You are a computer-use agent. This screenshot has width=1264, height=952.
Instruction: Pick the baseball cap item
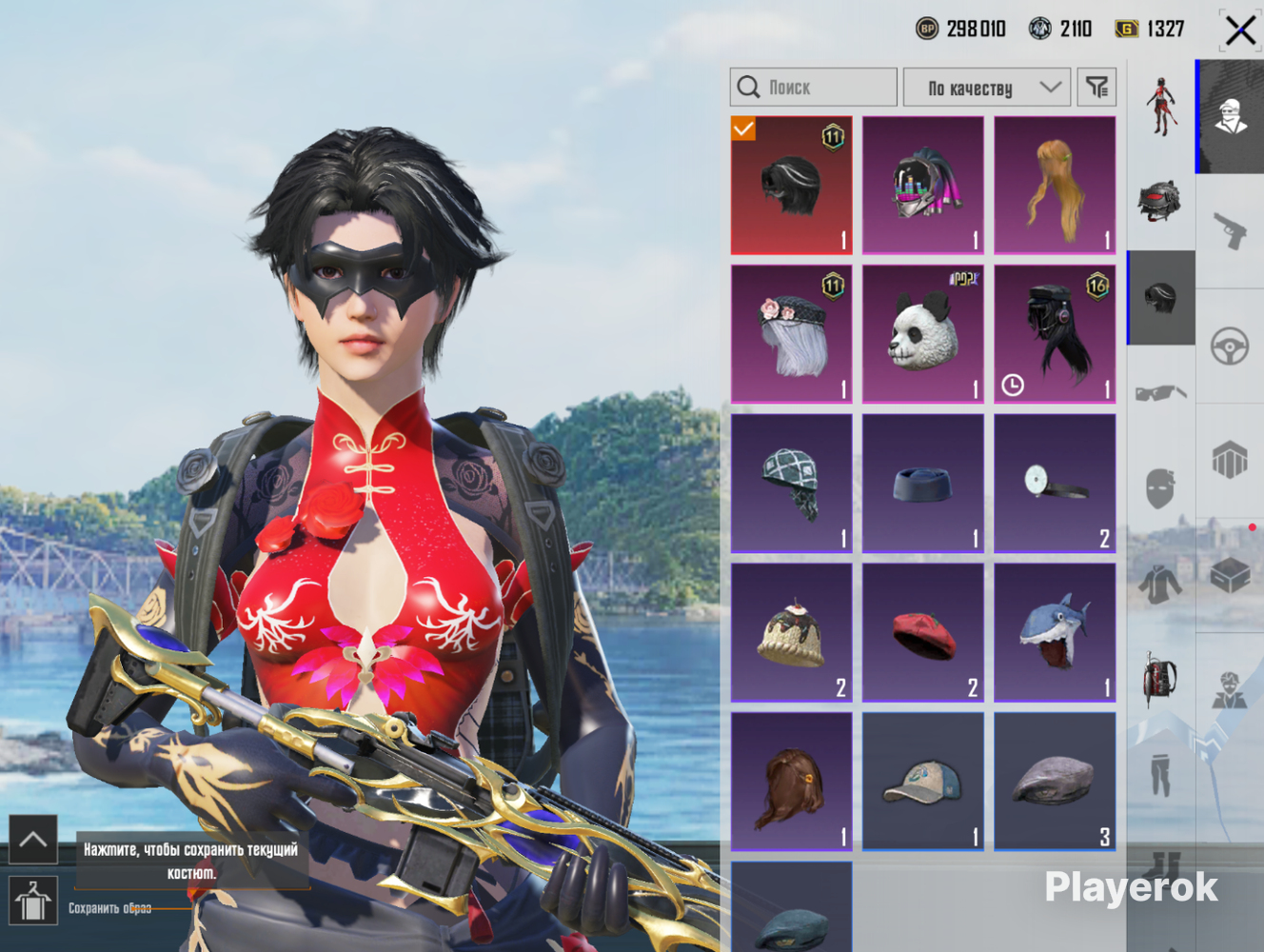click(923, 782)
